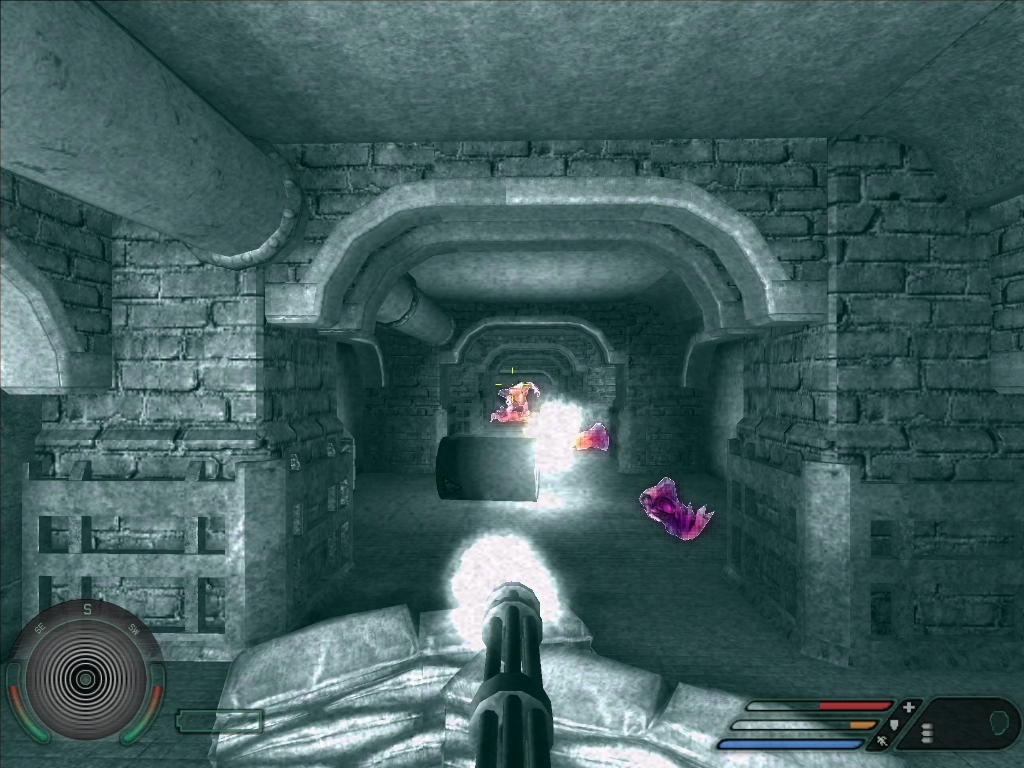Select the running man stamina icon
This screenshot has width=1024, height=768.
[883, 743]
